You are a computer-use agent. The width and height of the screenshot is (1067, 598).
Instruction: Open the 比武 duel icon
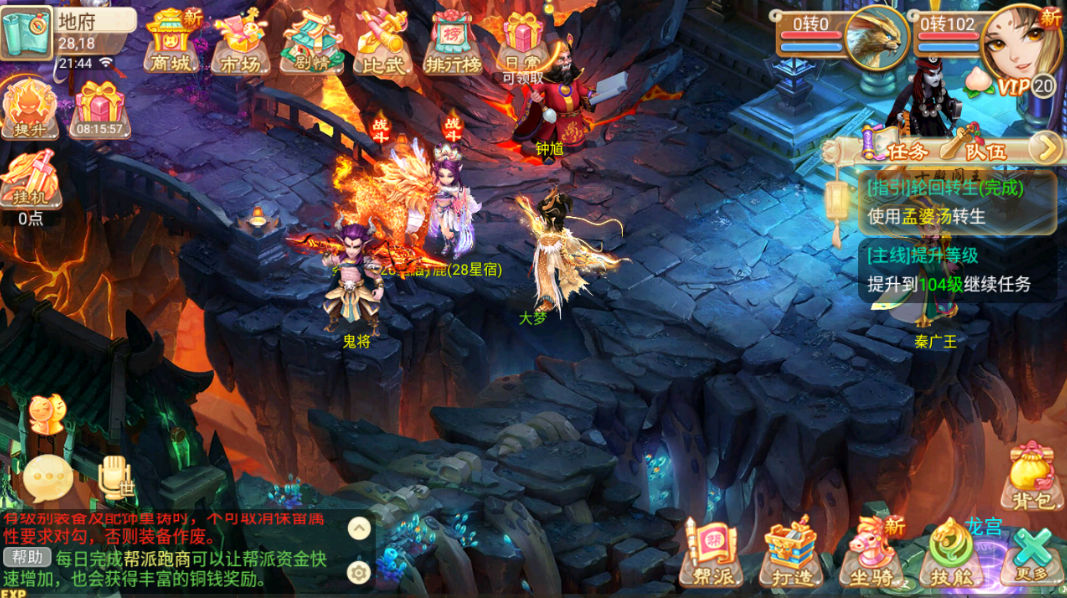381,42
